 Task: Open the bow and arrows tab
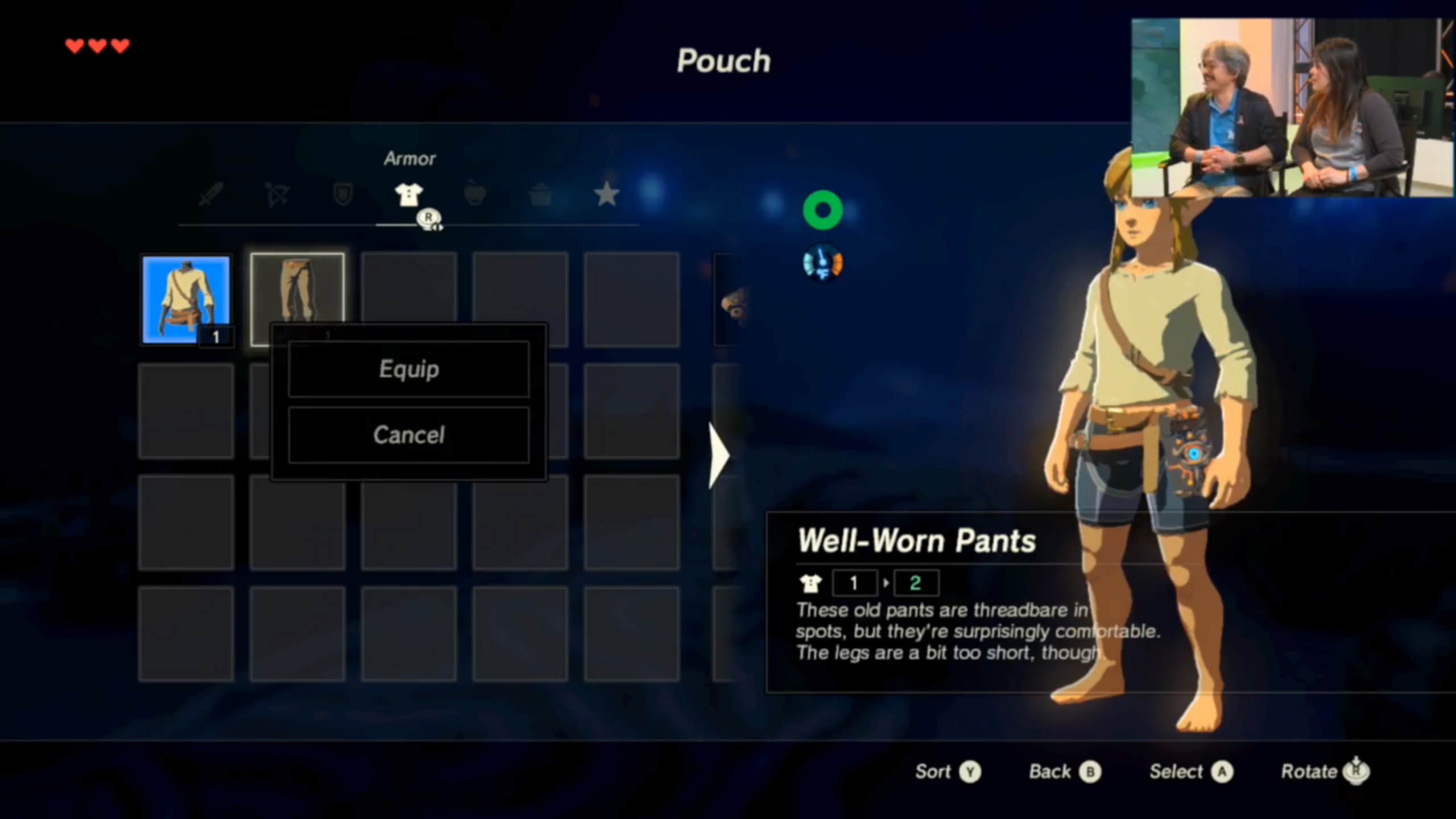pyautogui.click(x=277, y=195)
